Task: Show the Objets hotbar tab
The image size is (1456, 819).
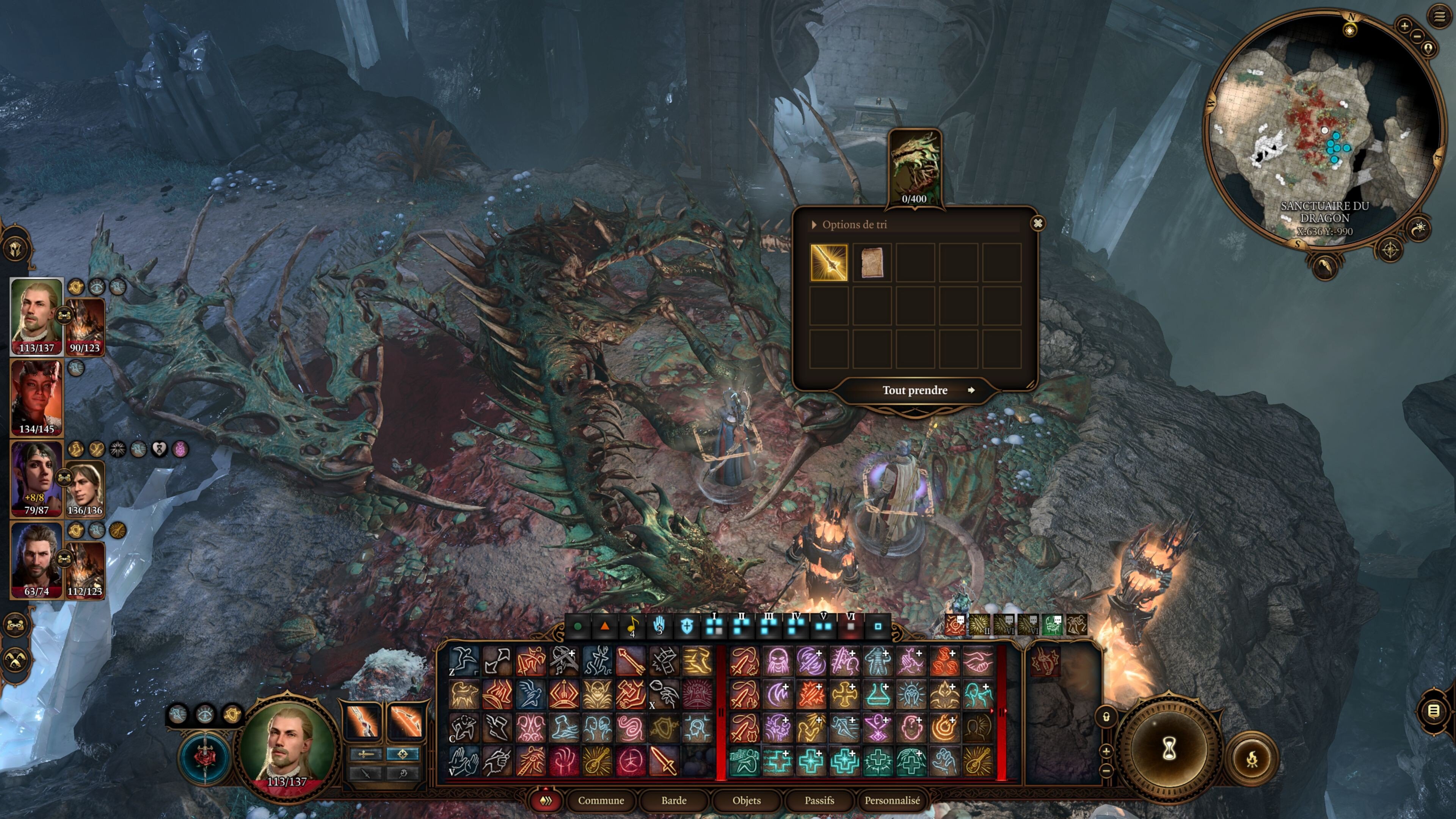Action: [x=746, y=800]
